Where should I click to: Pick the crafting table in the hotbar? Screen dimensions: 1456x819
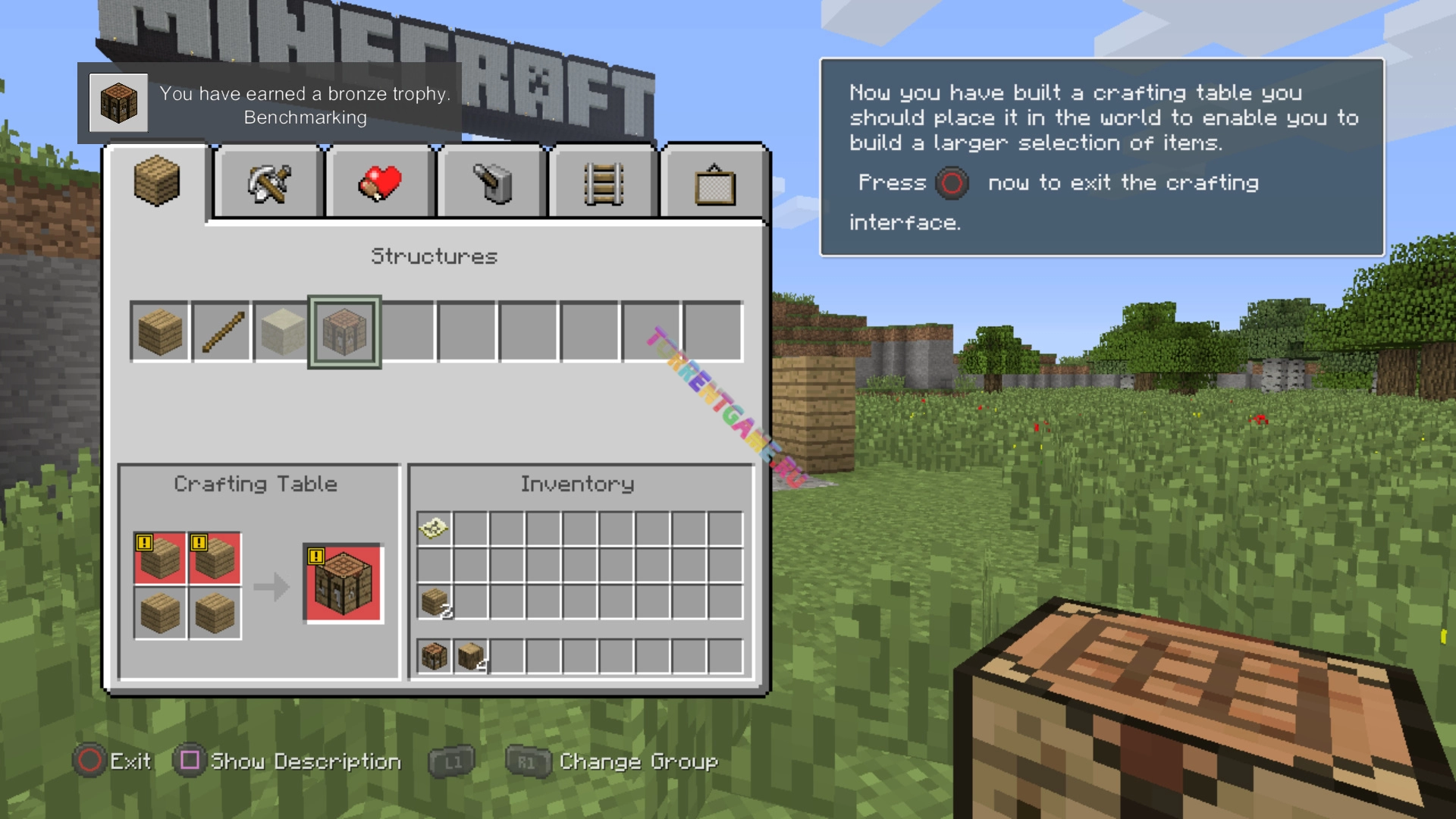[x=435, y=656]
